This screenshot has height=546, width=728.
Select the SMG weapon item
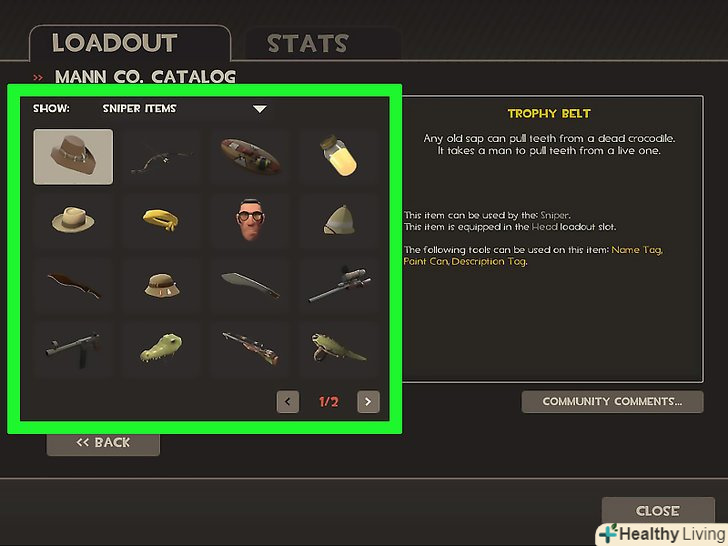point(73,348)
